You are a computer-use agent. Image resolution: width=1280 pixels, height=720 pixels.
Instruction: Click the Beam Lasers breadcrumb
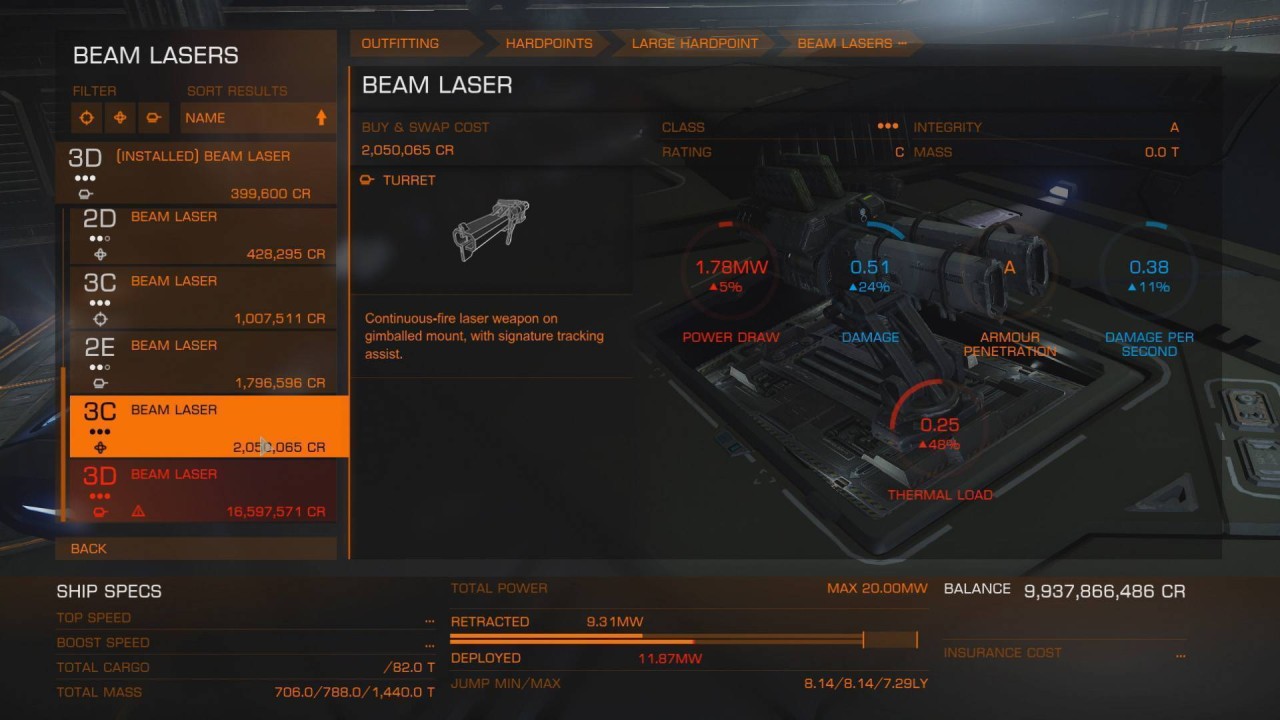pyautogui.click(x=846, y=44)
